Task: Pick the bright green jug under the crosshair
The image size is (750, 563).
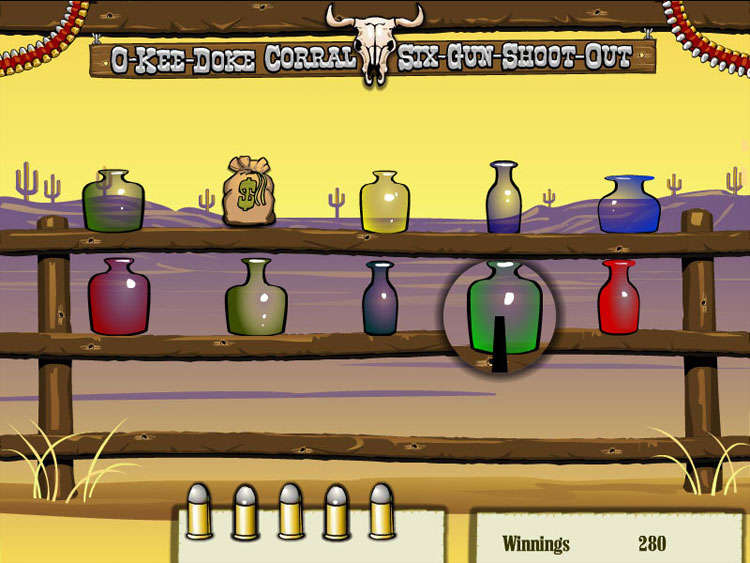Action: click(506, 308)
